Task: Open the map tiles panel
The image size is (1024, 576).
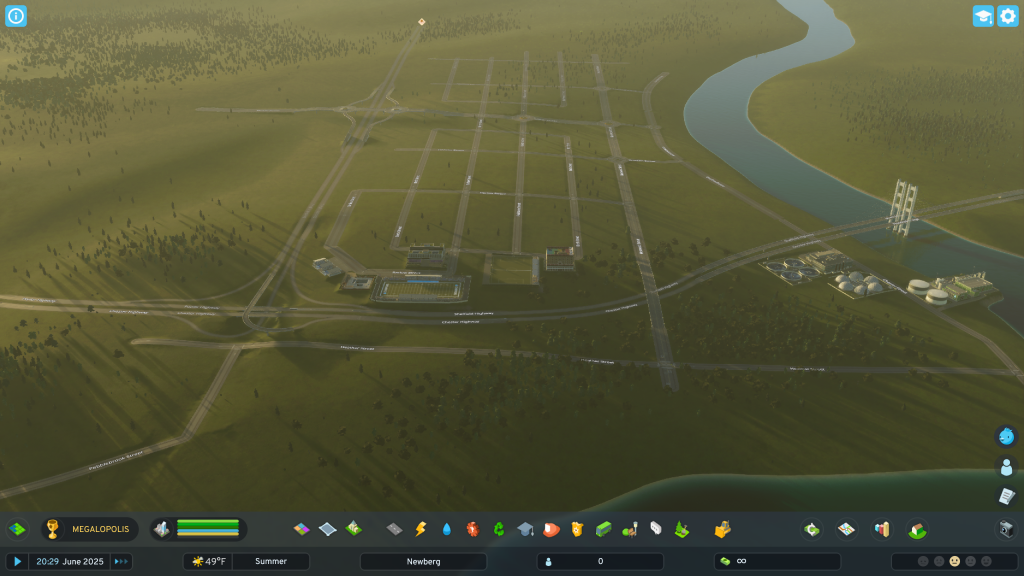Action: point(846,529)
